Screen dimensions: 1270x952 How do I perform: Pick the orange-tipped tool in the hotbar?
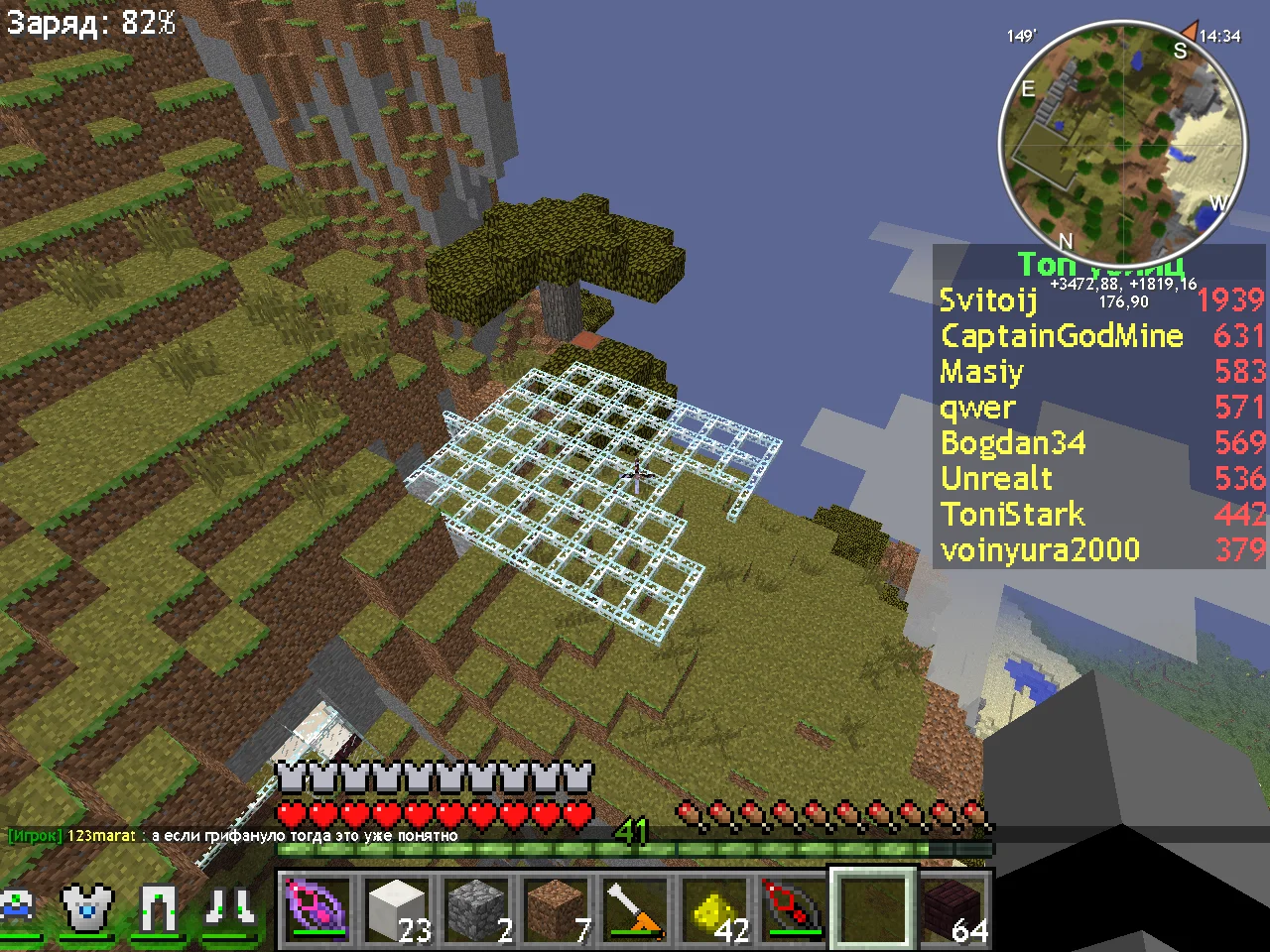coord(636,907)
